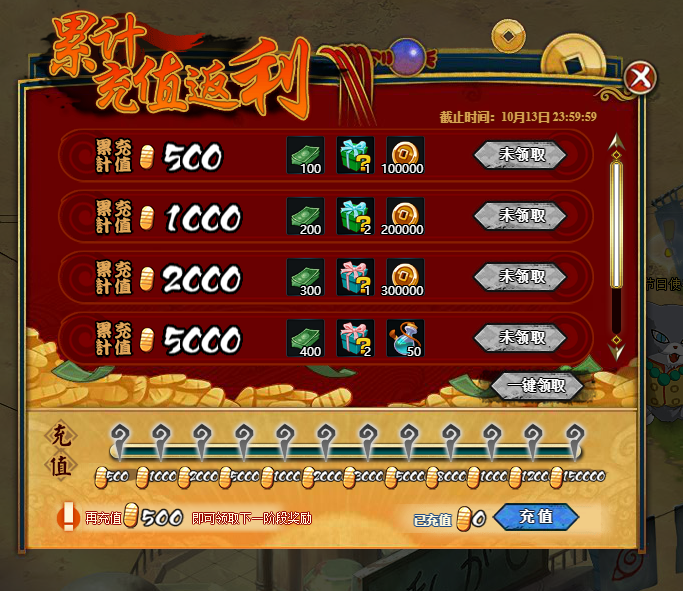Select the 100 cash reward icon
This screenshot has width=683, height=591.
(x=306, y=156)
